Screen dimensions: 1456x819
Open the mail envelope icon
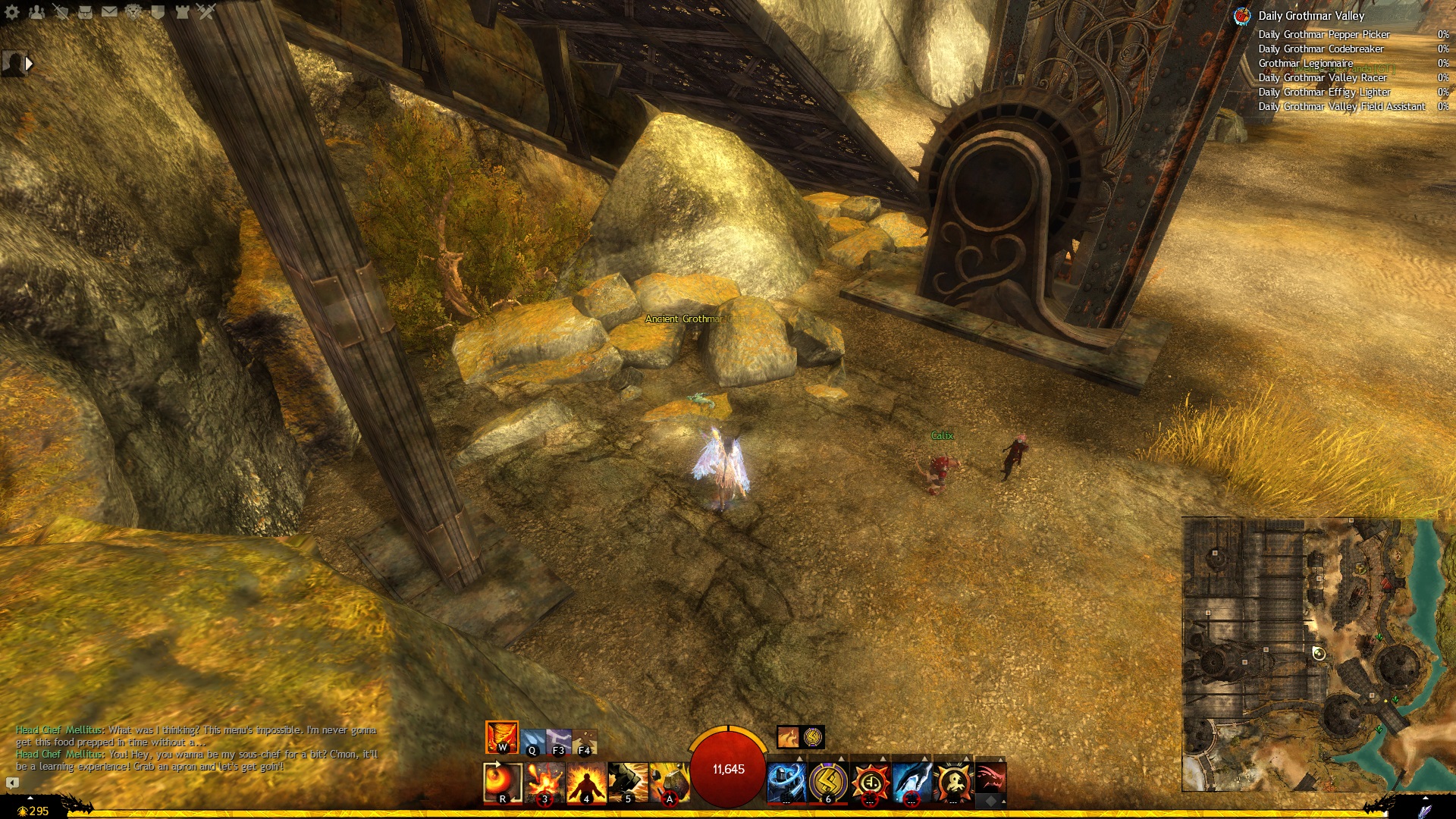(x=109, y=11)
